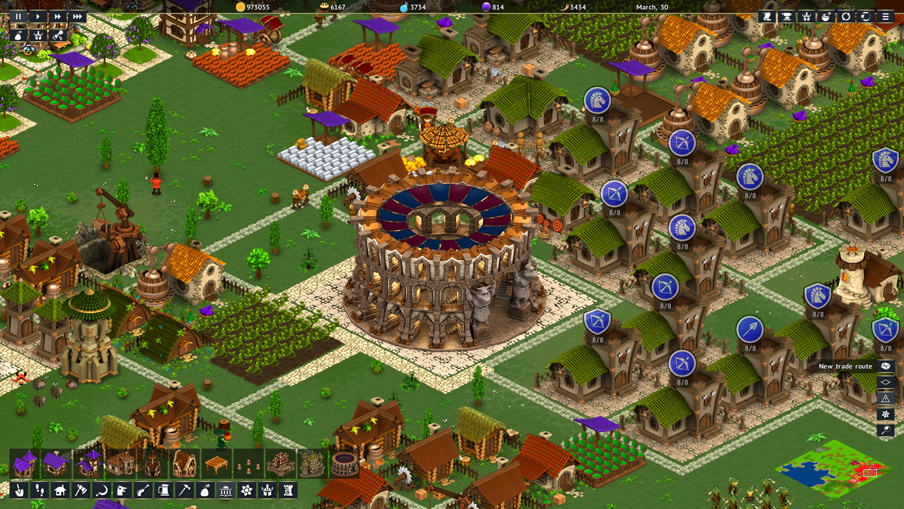
Task: Select the house build category
Action: pyautogui.click(x=60, y=491)
